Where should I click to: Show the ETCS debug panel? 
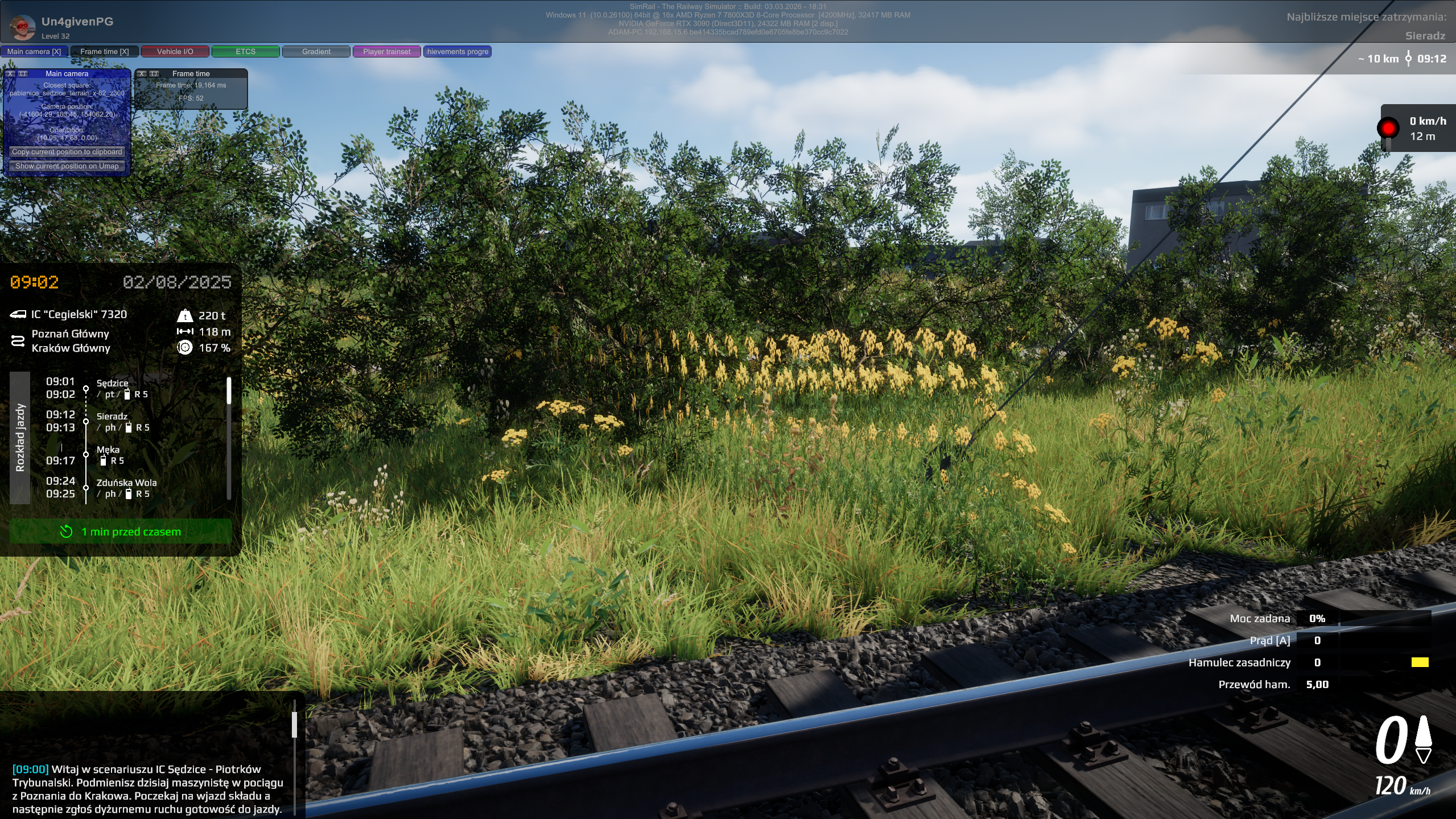tap(246, 51)
